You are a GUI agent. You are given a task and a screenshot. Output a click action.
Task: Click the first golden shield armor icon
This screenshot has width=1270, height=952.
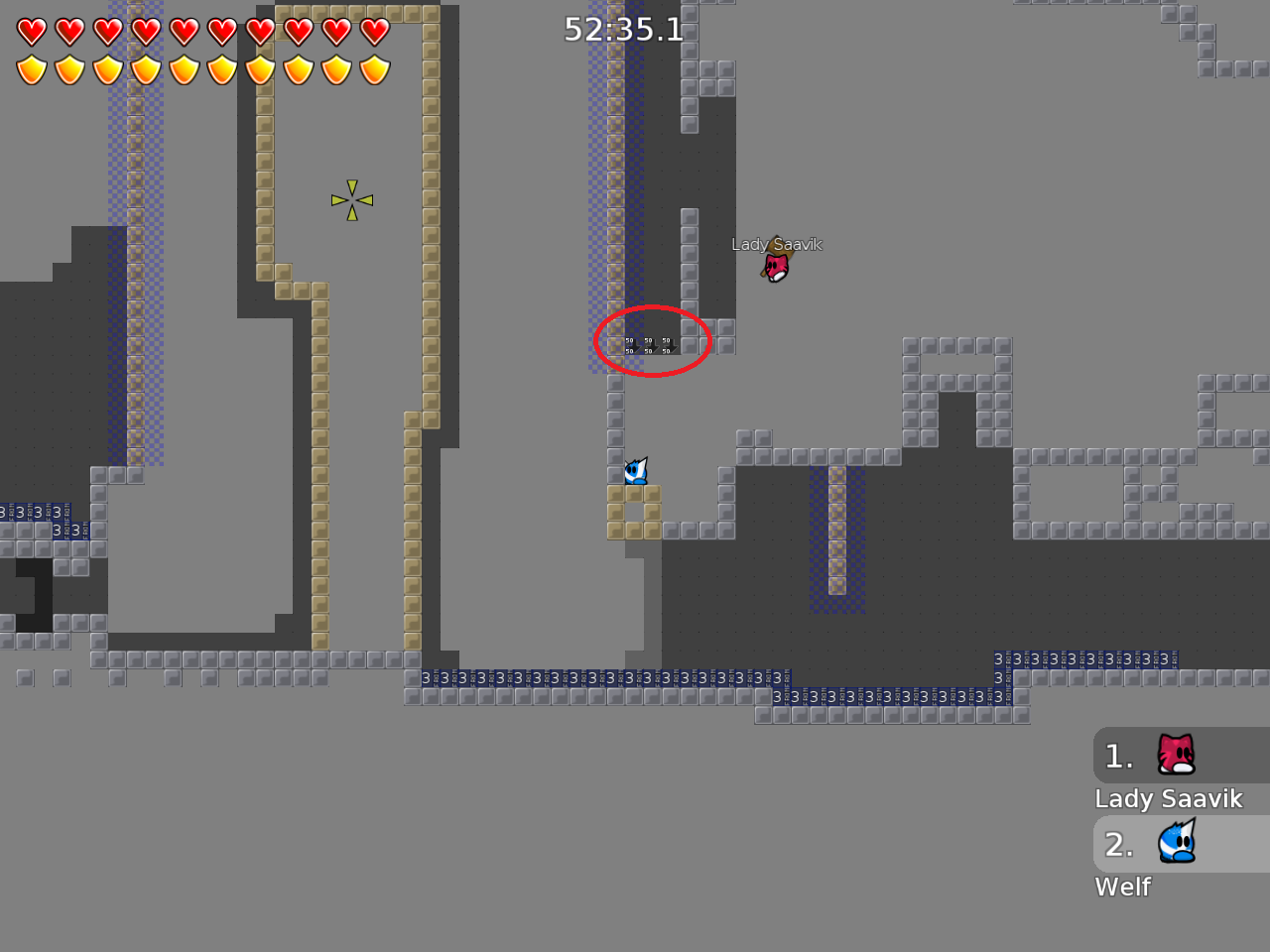(31, 69)
